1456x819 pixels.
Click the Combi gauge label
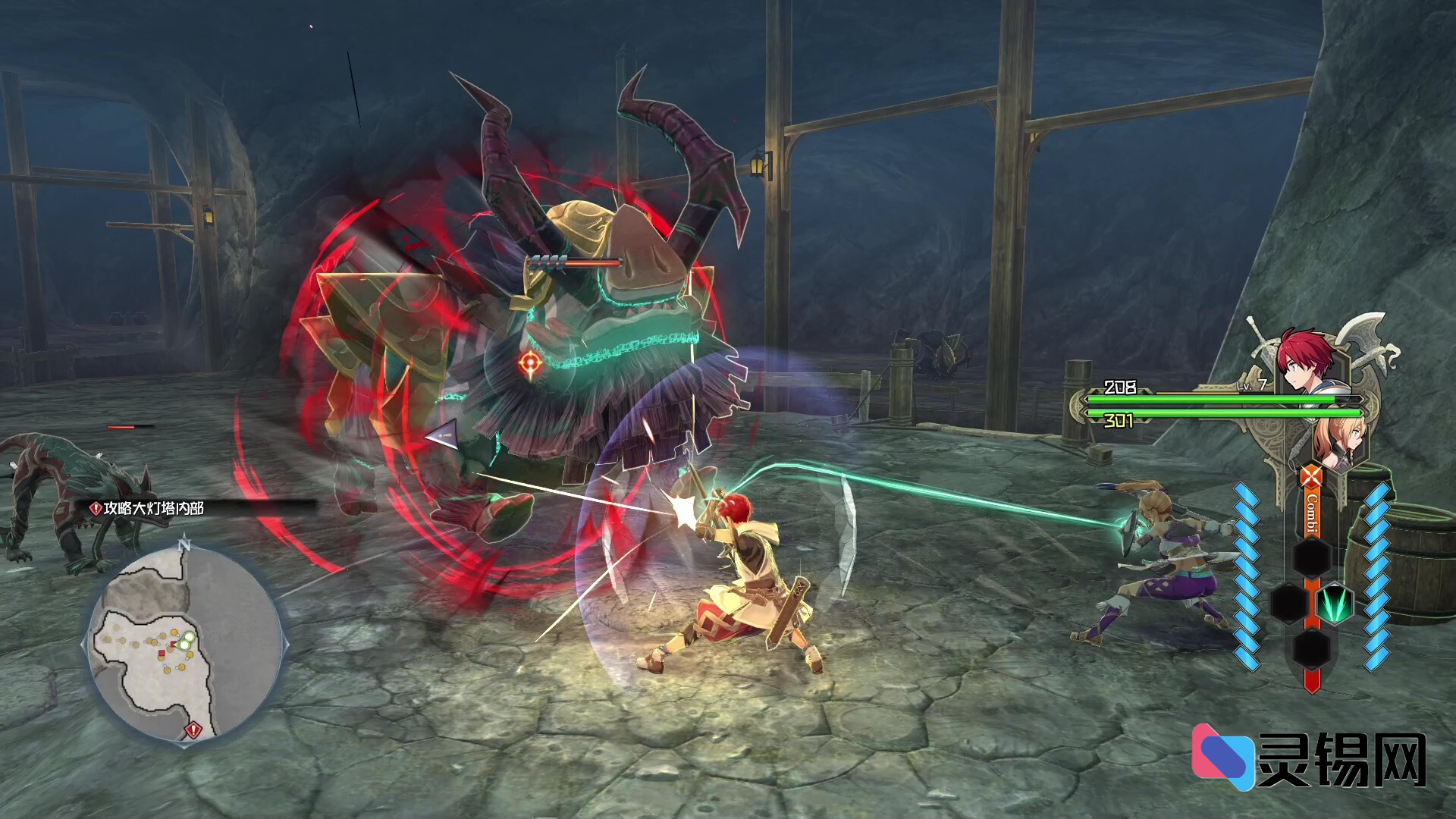[x=1311, y=513]
